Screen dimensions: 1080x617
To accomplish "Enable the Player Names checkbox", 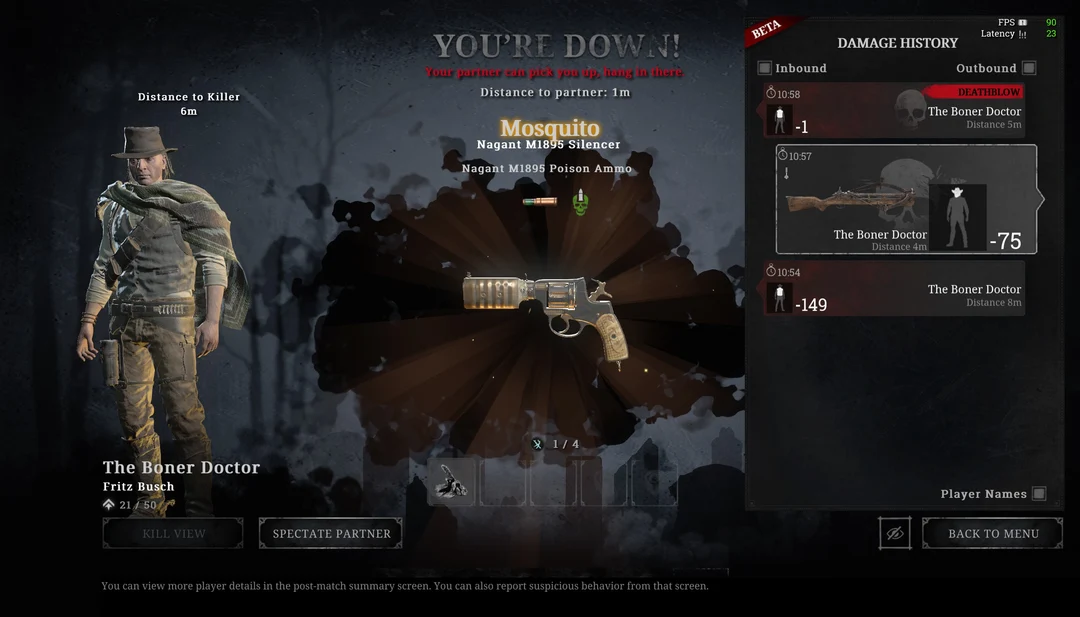I will click(1039, 494).
